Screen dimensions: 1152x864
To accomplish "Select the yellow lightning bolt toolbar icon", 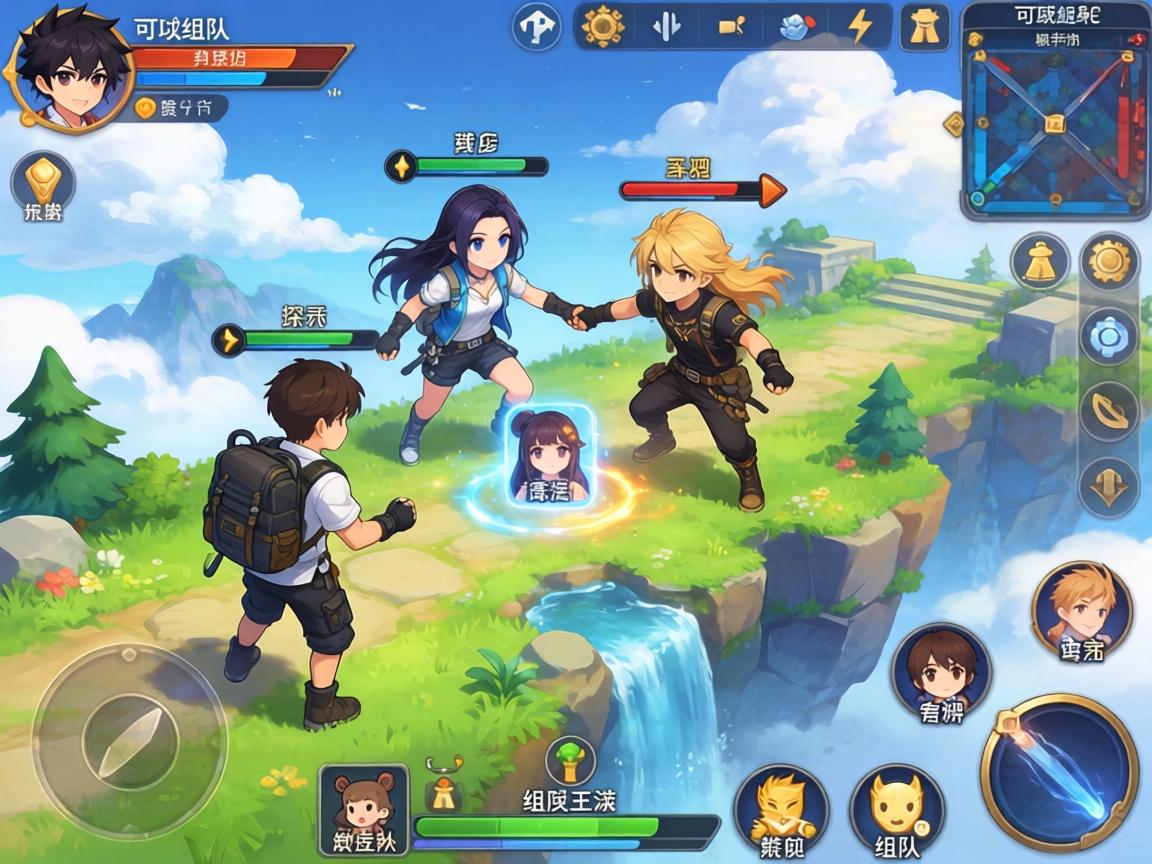I will [x=859, y=27].
